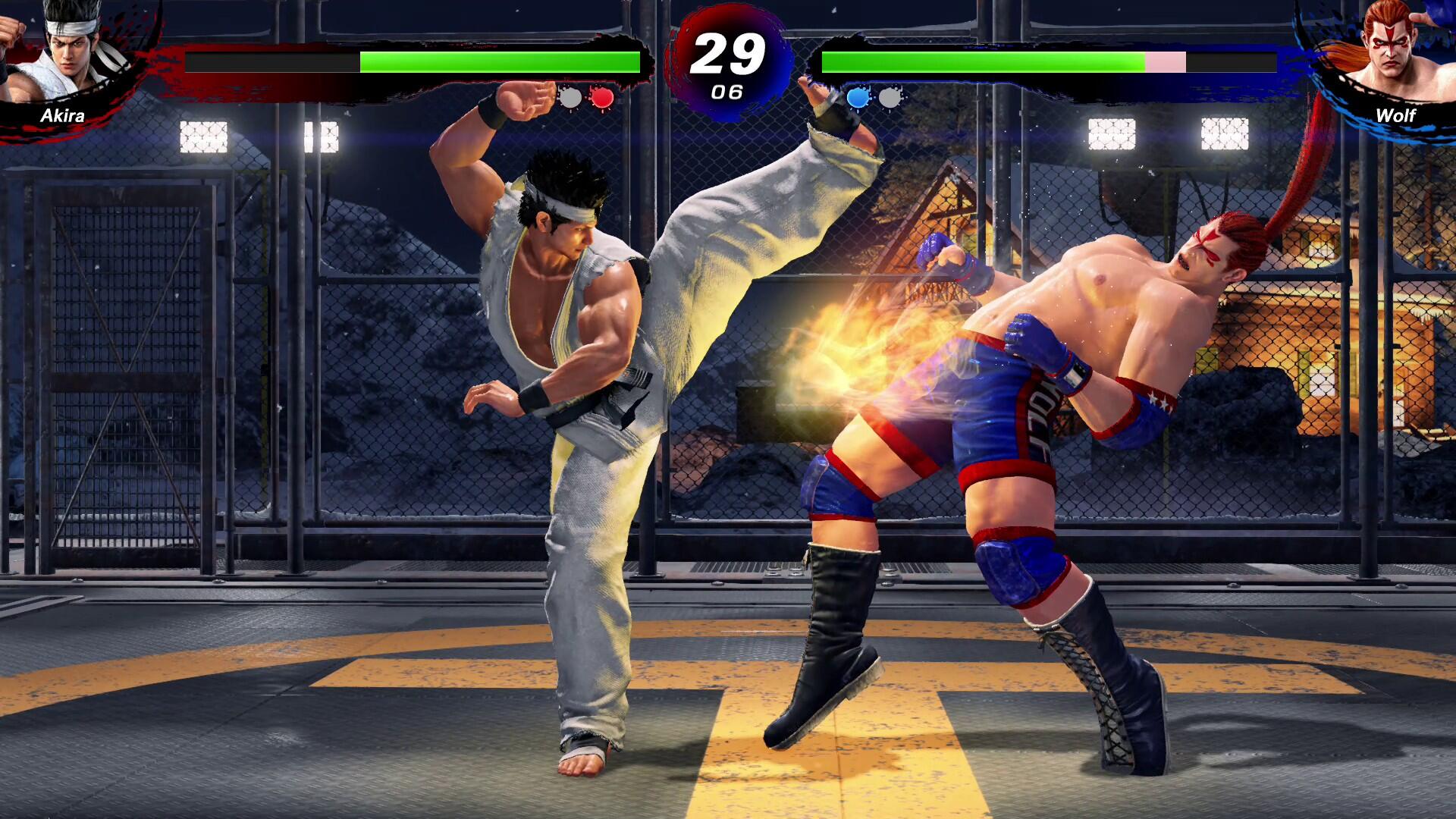This screenshot has height=819, width=1456.
Task: Click the sub-timer reading 06
Action: pos(726,93)
